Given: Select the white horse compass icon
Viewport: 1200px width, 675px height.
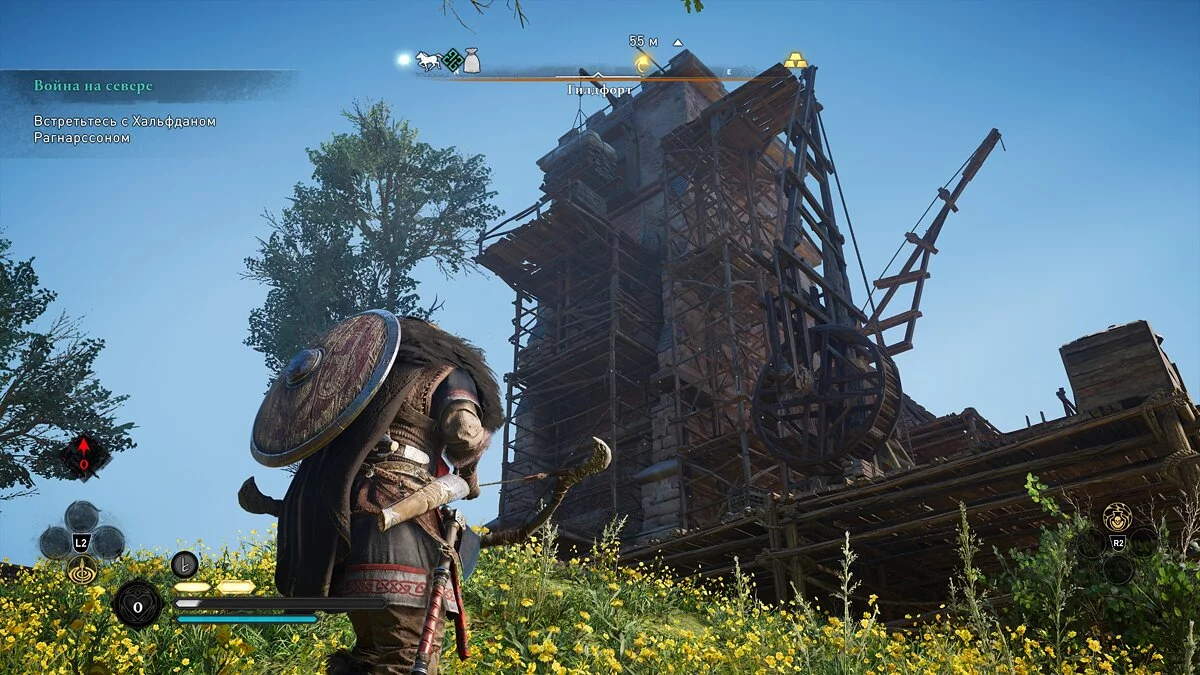Looking at the screenshot, I should (x=427, y=61).
